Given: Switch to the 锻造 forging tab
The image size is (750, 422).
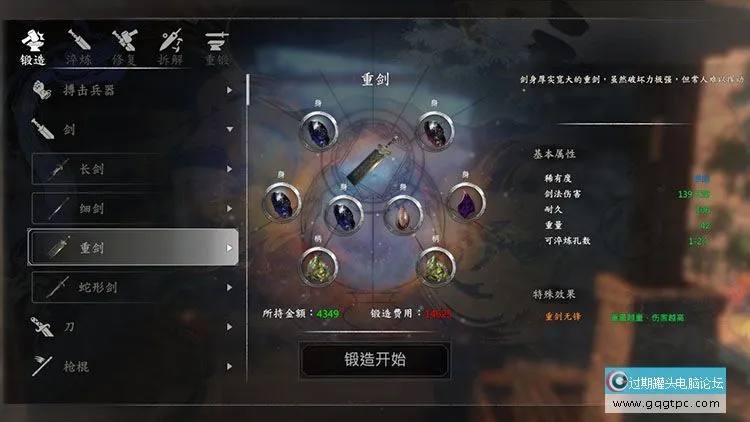Looking at the screenshot, I should click(33, 47).
